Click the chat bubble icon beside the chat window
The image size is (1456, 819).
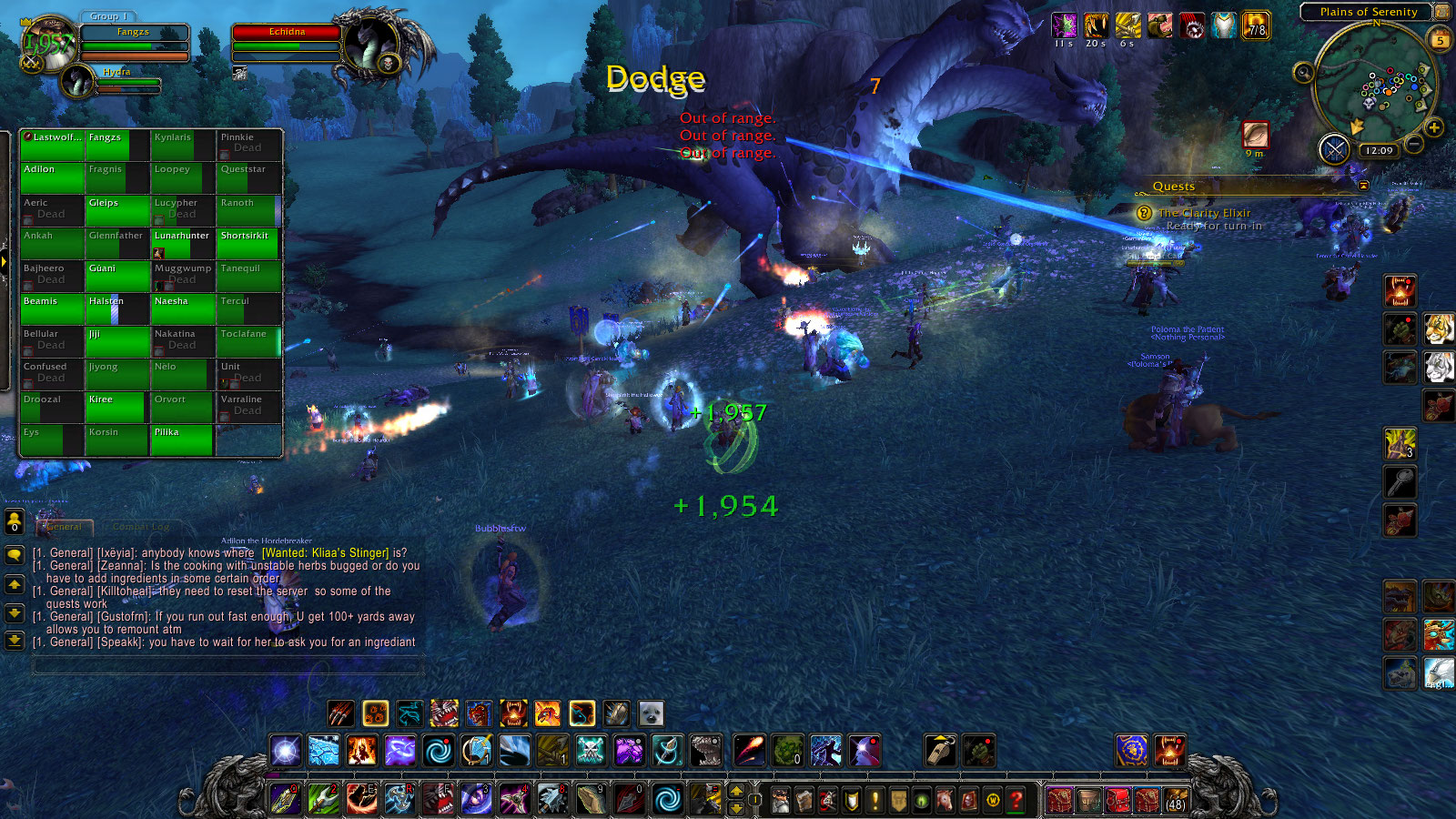[x=15, y=554]
